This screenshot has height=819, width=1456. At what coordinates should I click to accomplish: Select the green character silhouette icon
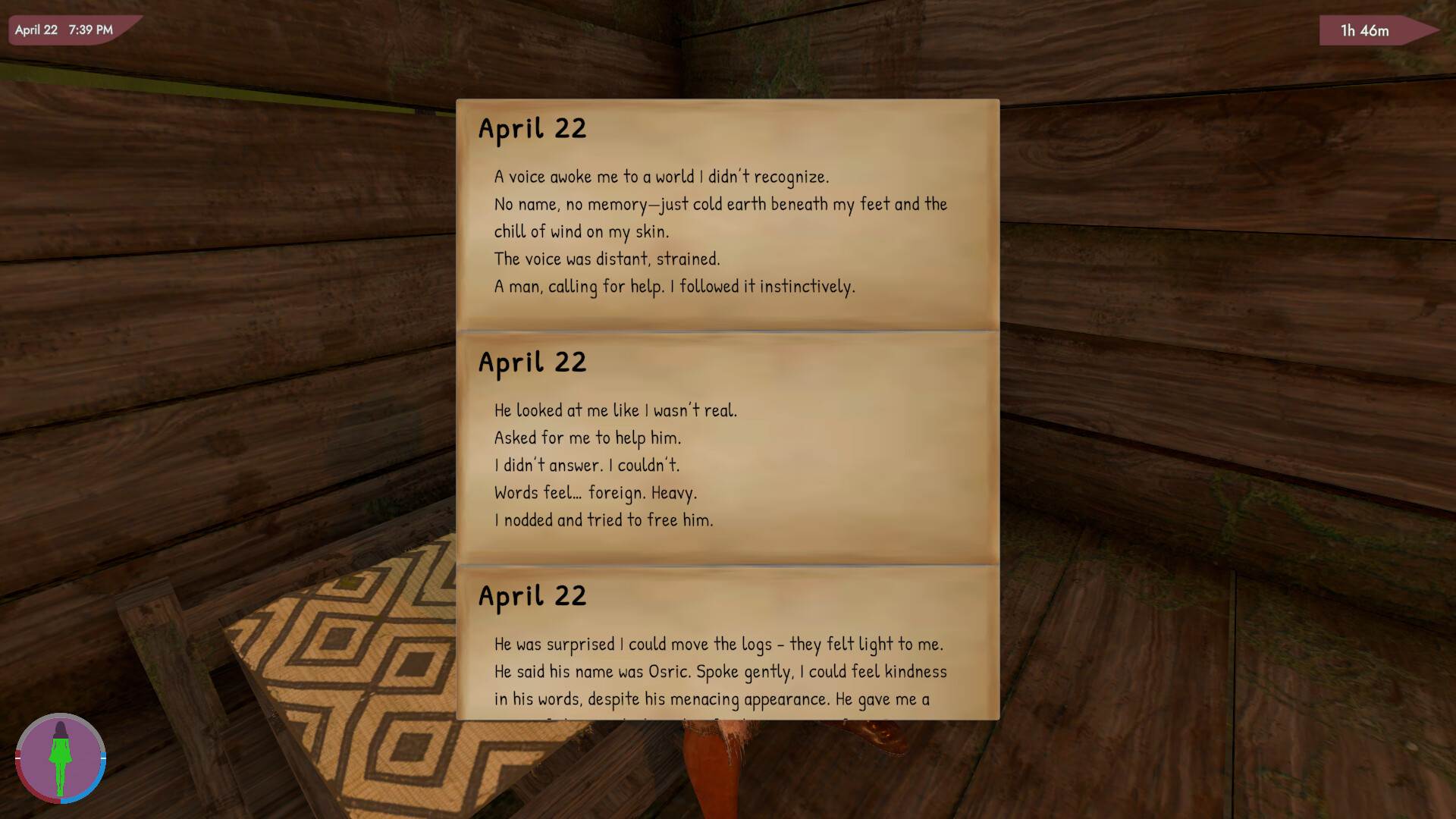click(x=61, y=758)
